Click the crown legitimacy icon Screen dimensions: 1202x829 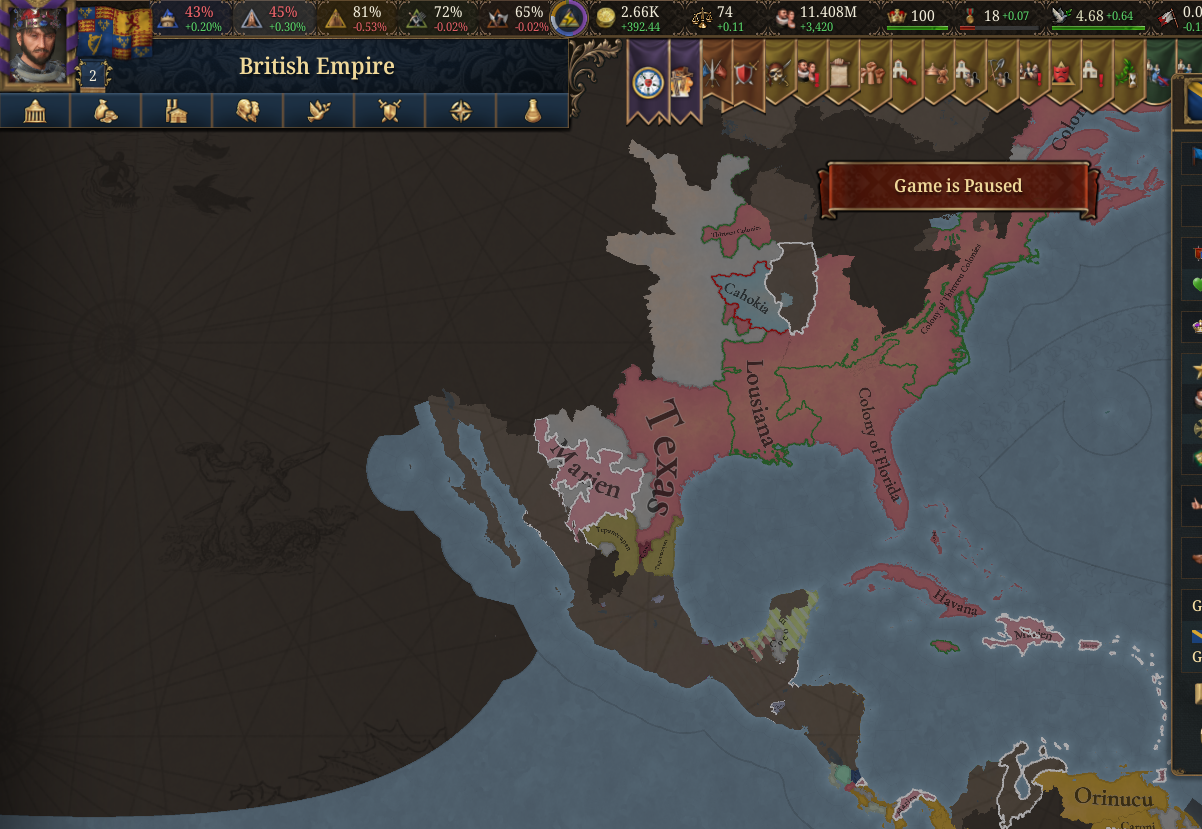pos(896,17)
